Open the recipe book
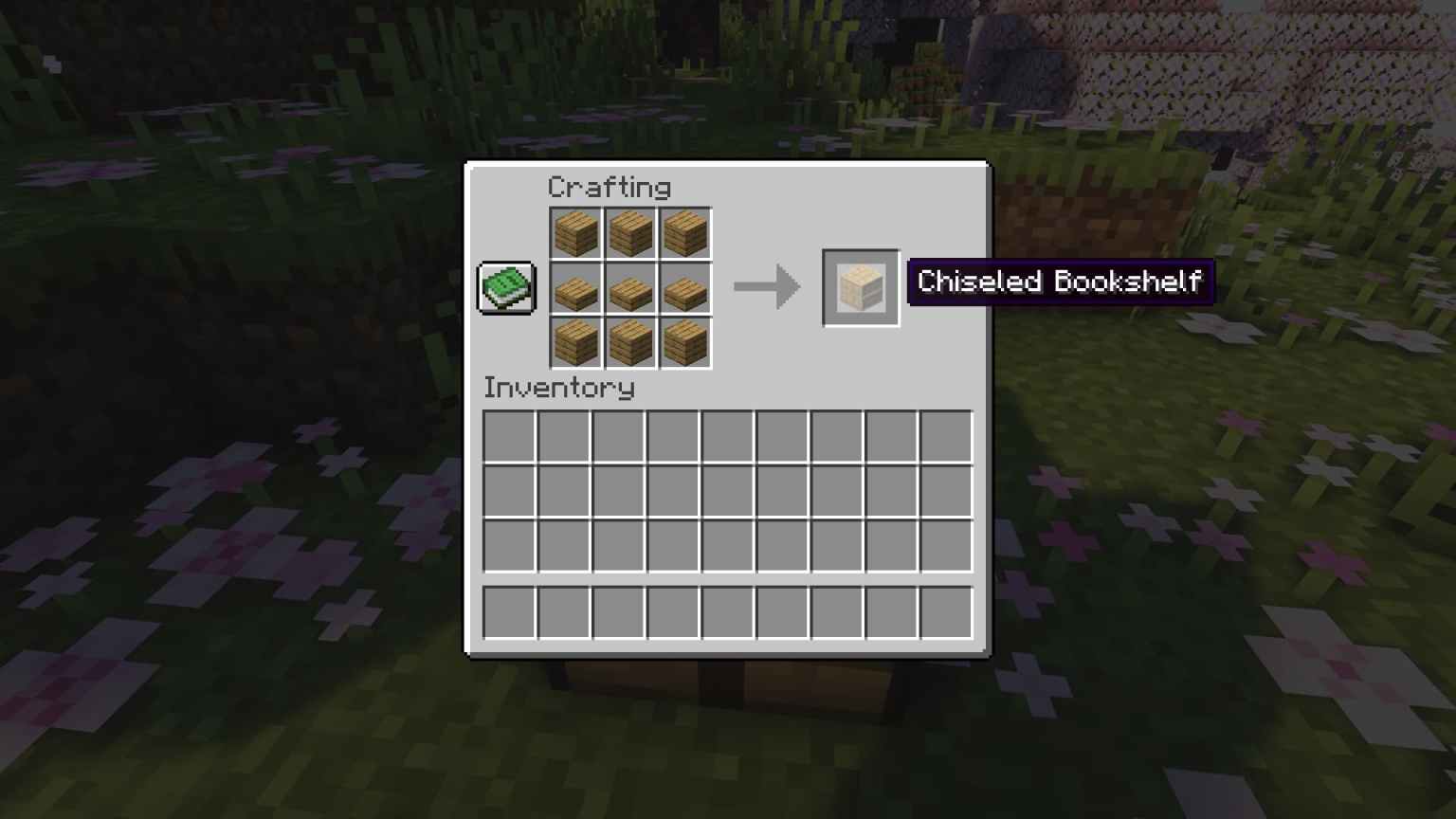 pyautogui.click(x=506, y=286)
